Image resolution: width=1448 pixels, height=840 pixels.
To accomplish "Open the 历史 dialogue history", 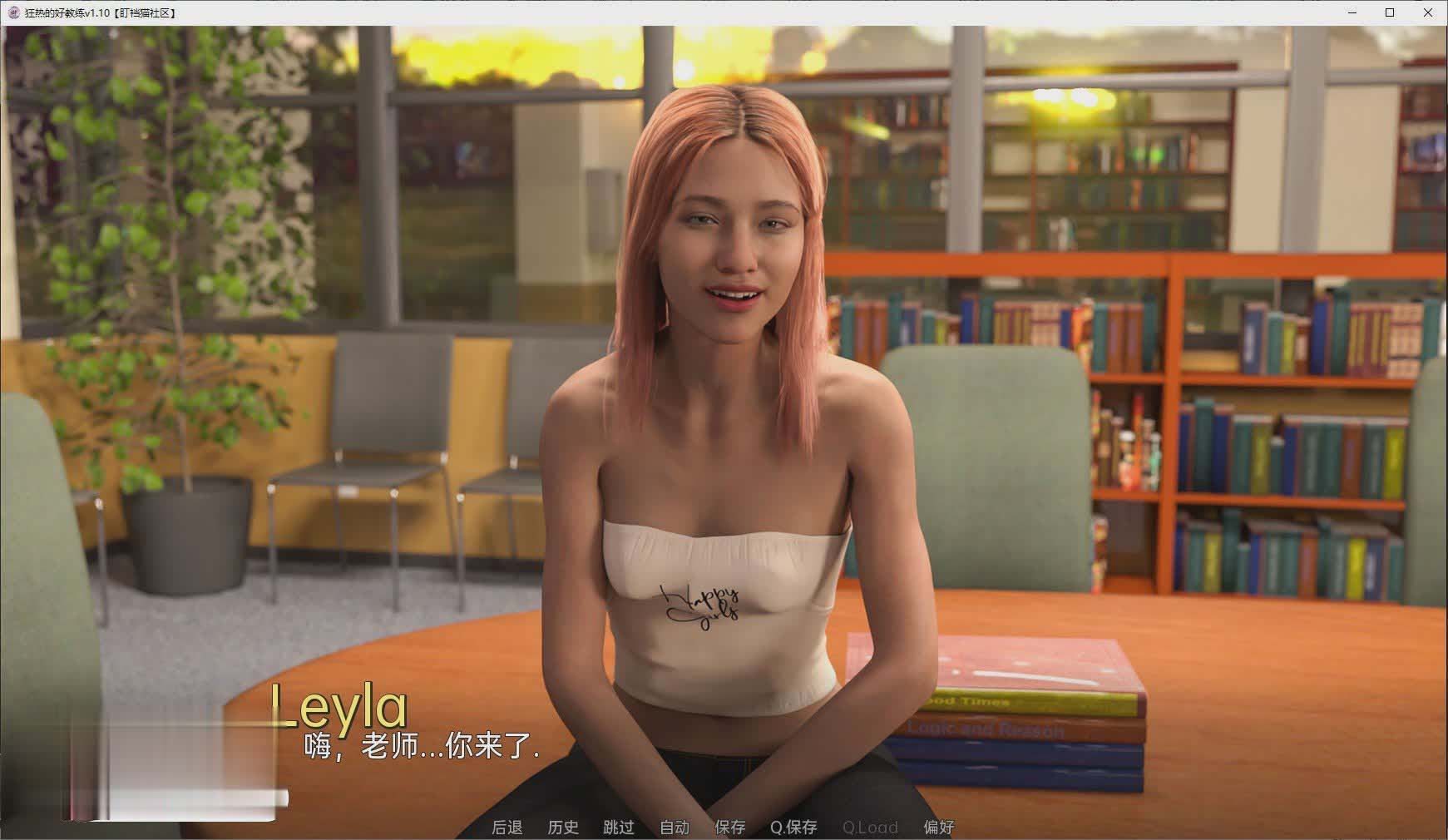I will click(563, 827).
